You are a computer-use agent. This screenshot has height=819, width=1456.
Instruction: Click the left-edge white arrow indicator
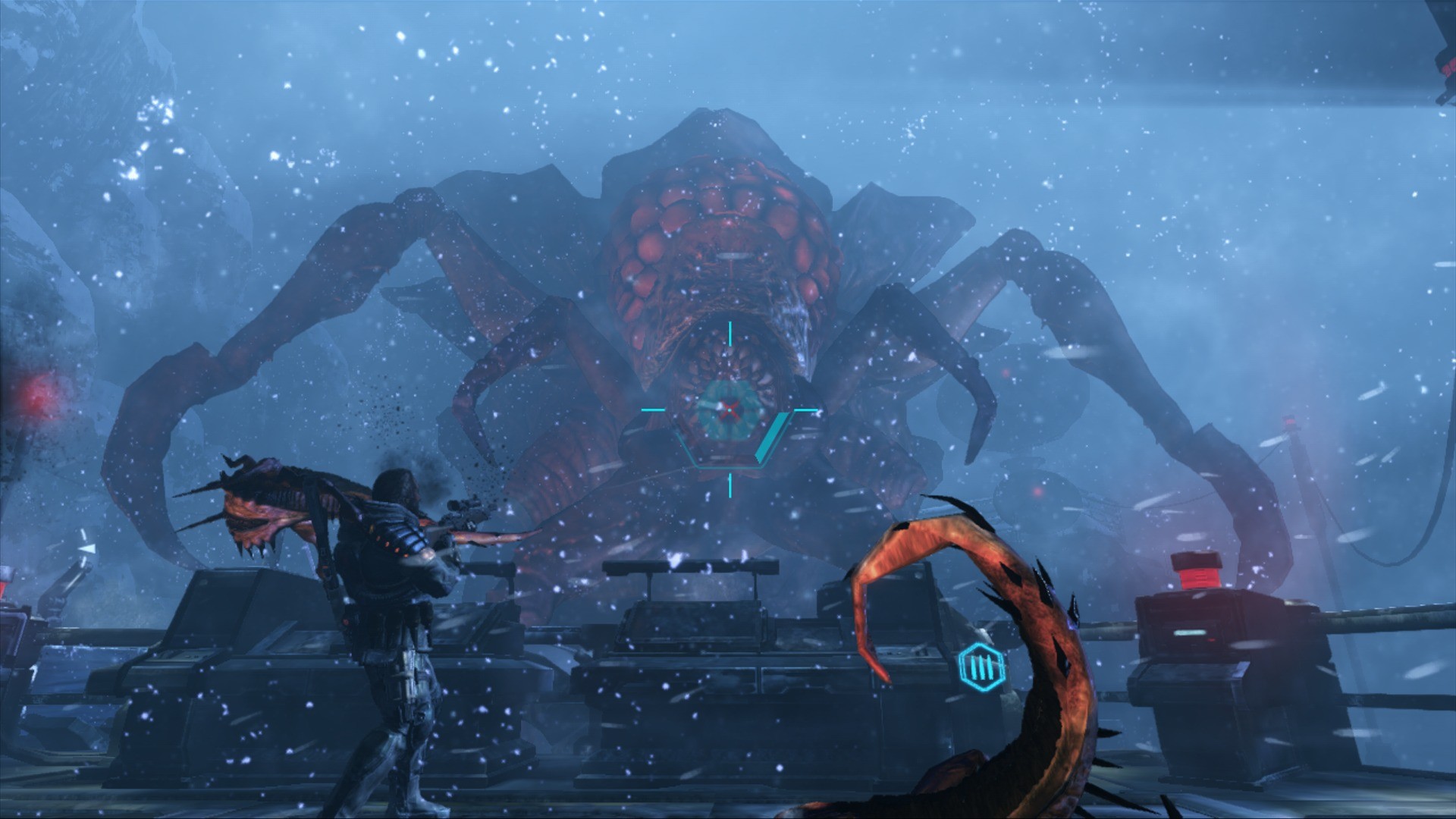pyautogui.click(x=87, y=549)
